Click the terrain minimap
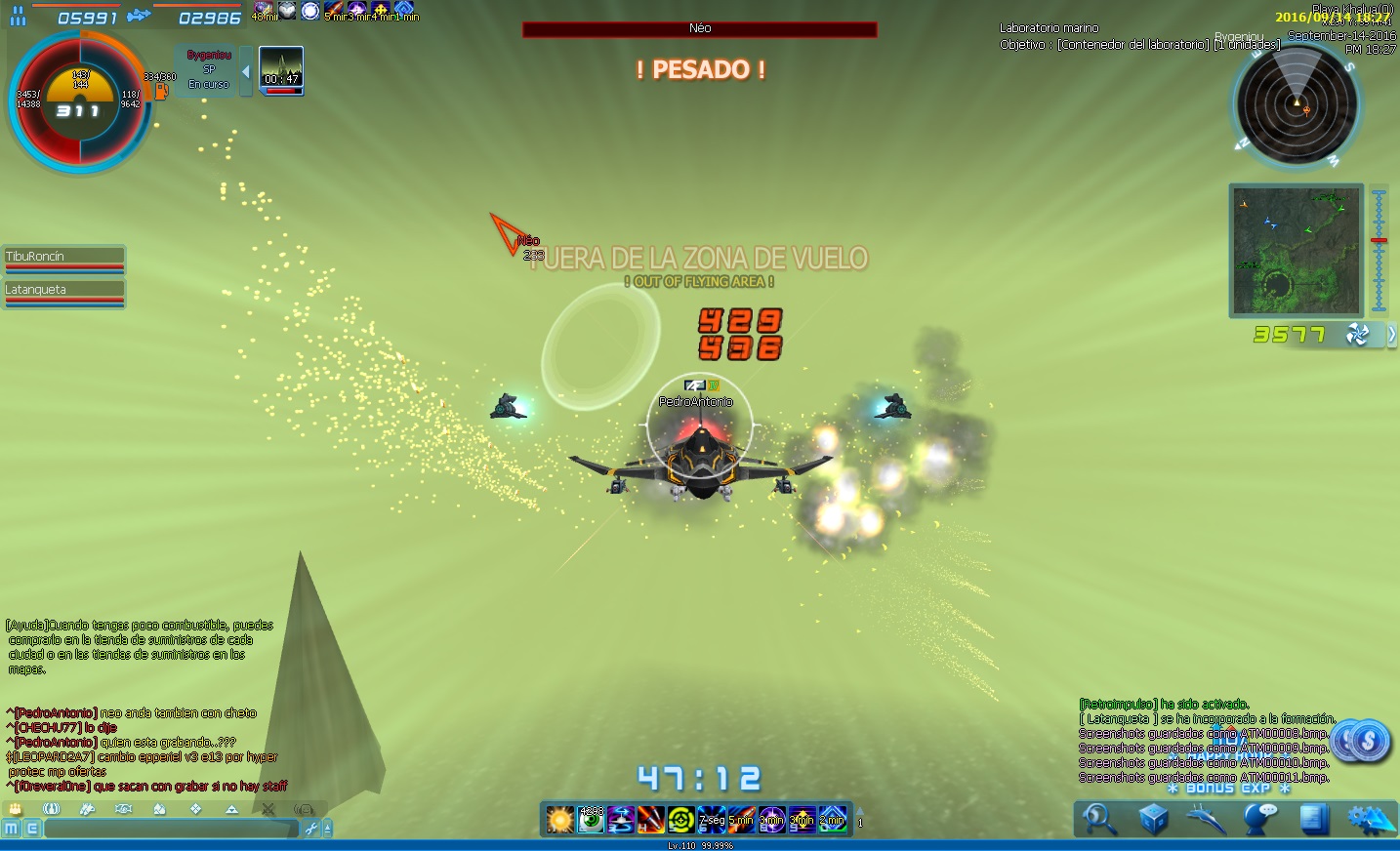 click(x=1296, y=251)
